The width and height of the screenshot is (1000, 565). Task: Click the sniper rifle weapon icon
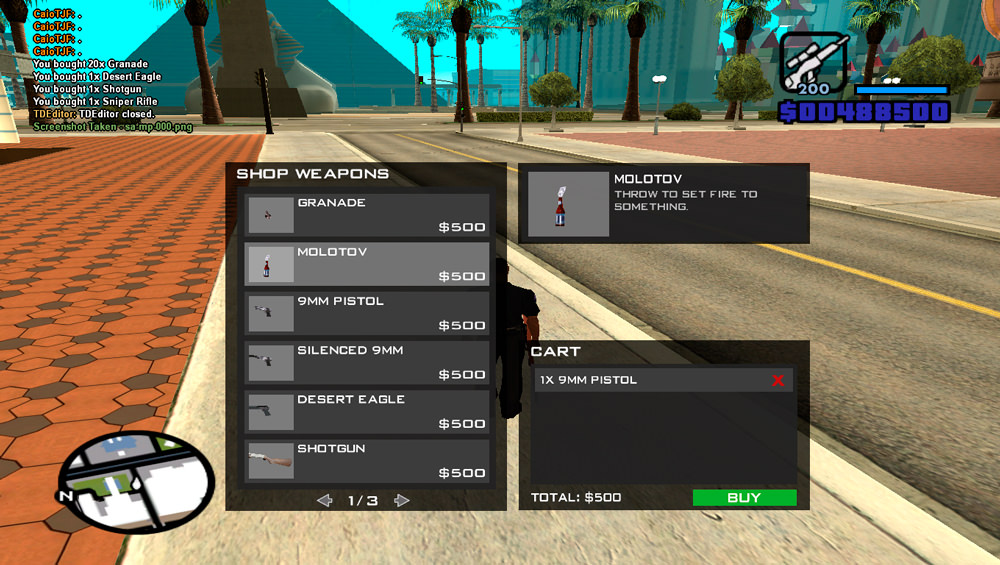click(x=813, y=63)
